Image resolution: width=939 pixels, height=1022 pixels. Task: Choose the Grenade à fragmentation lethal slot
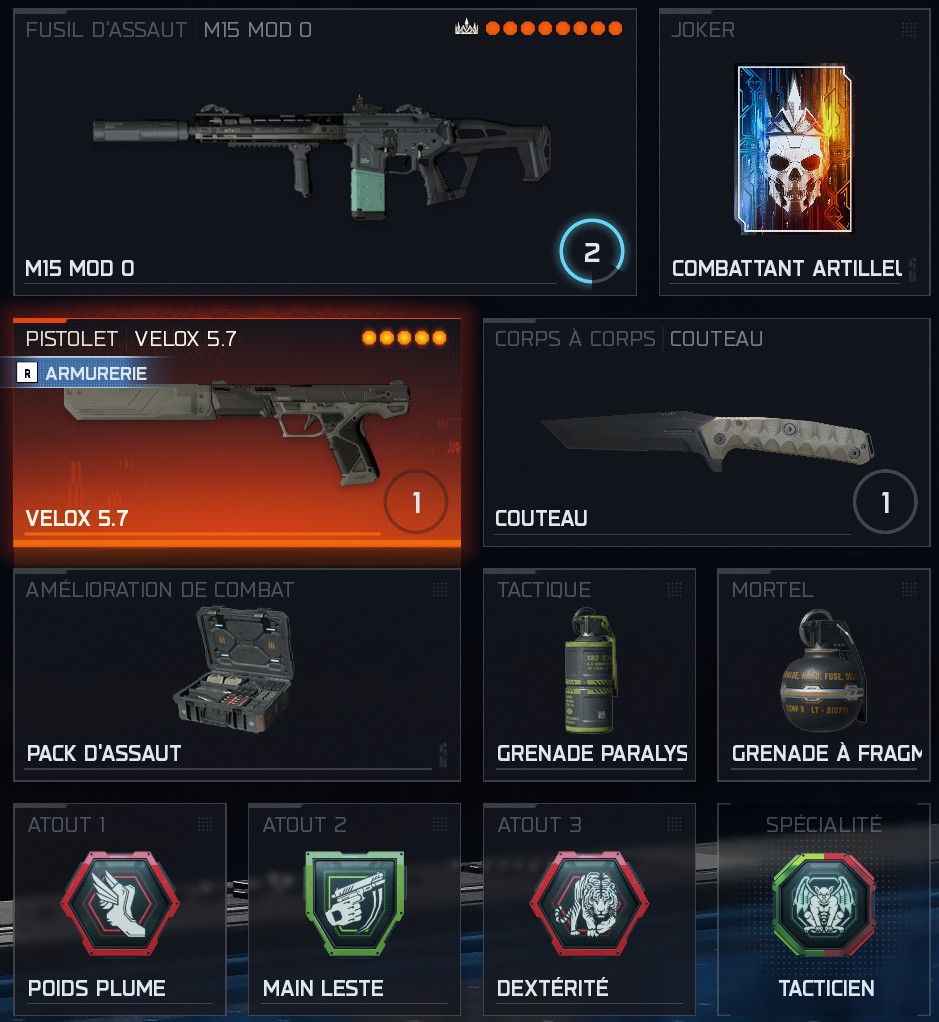(x=824, y=675)
